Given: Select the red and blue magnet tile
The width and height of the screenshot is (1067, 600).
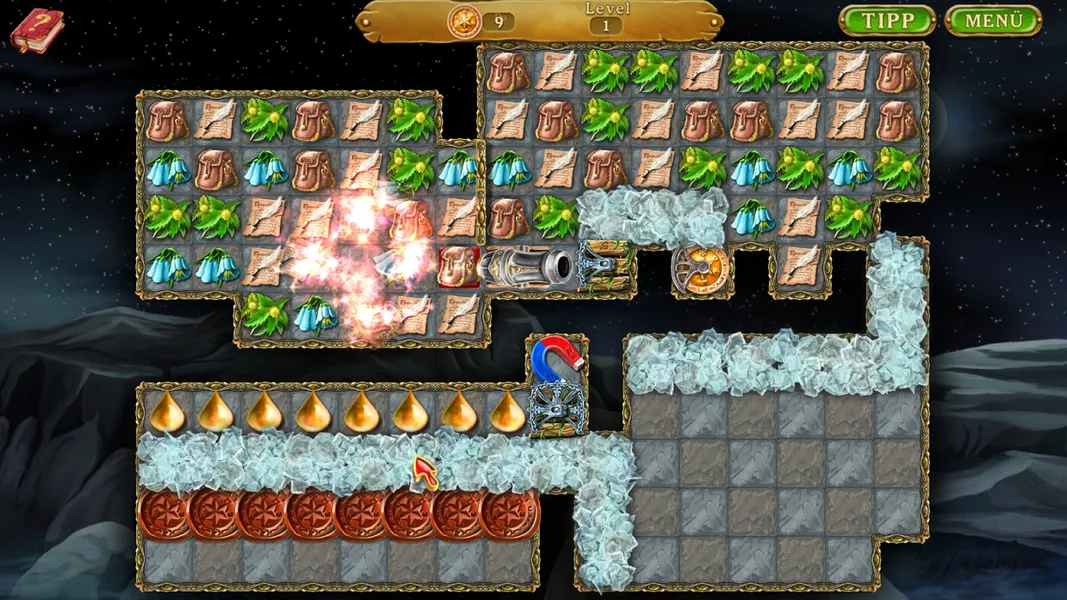Looking at the screenshot, I should (x=556, y=359).
